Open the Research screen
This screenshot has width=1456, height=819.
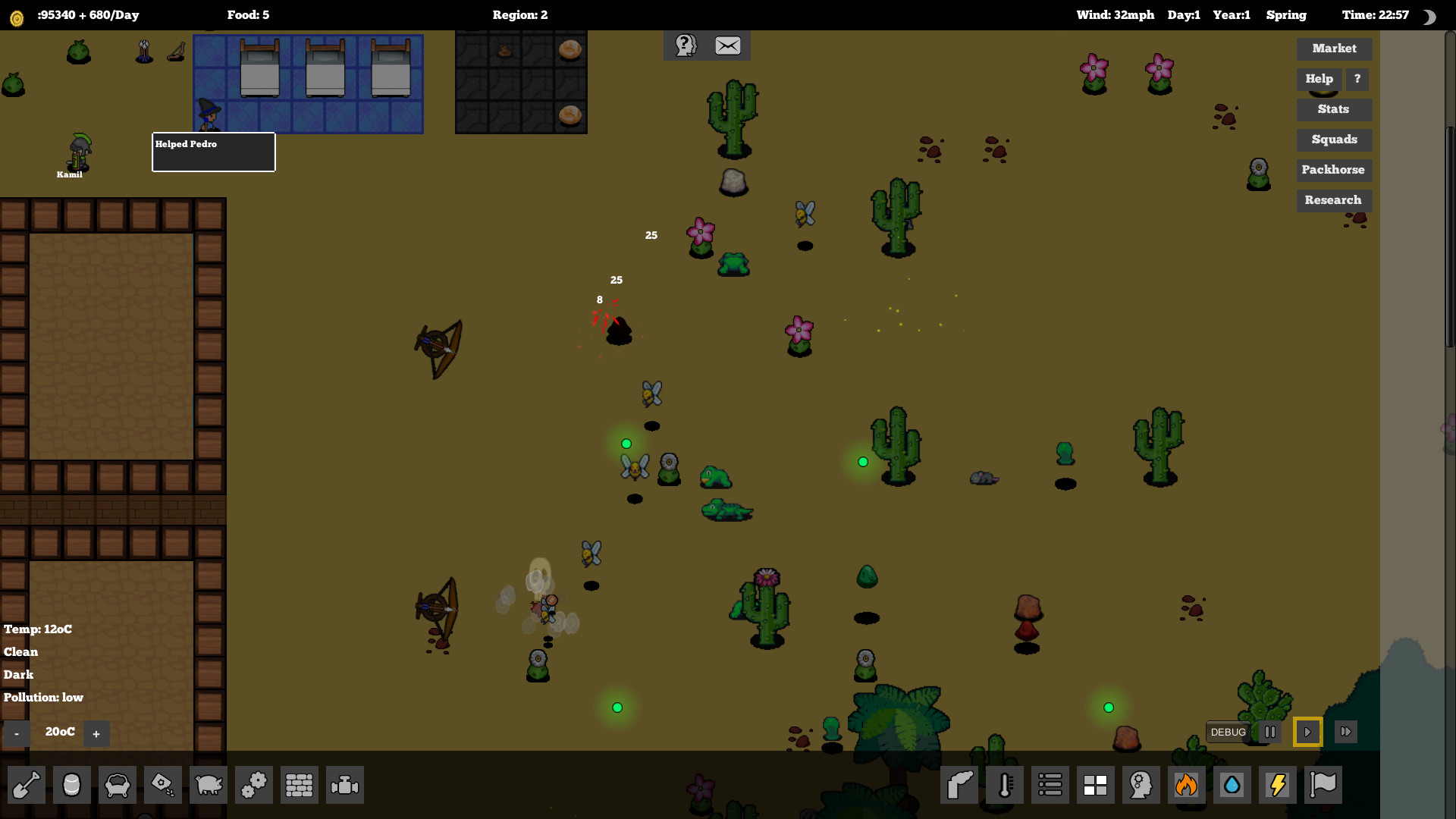(x=1333, y=200)
